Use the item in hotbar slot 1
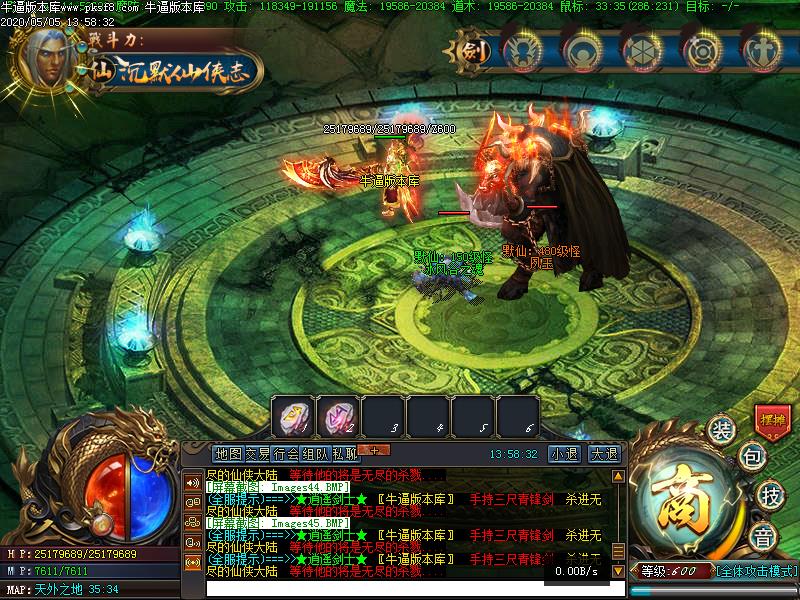Viewport: 800px width, 600px height. click(293, 415)
